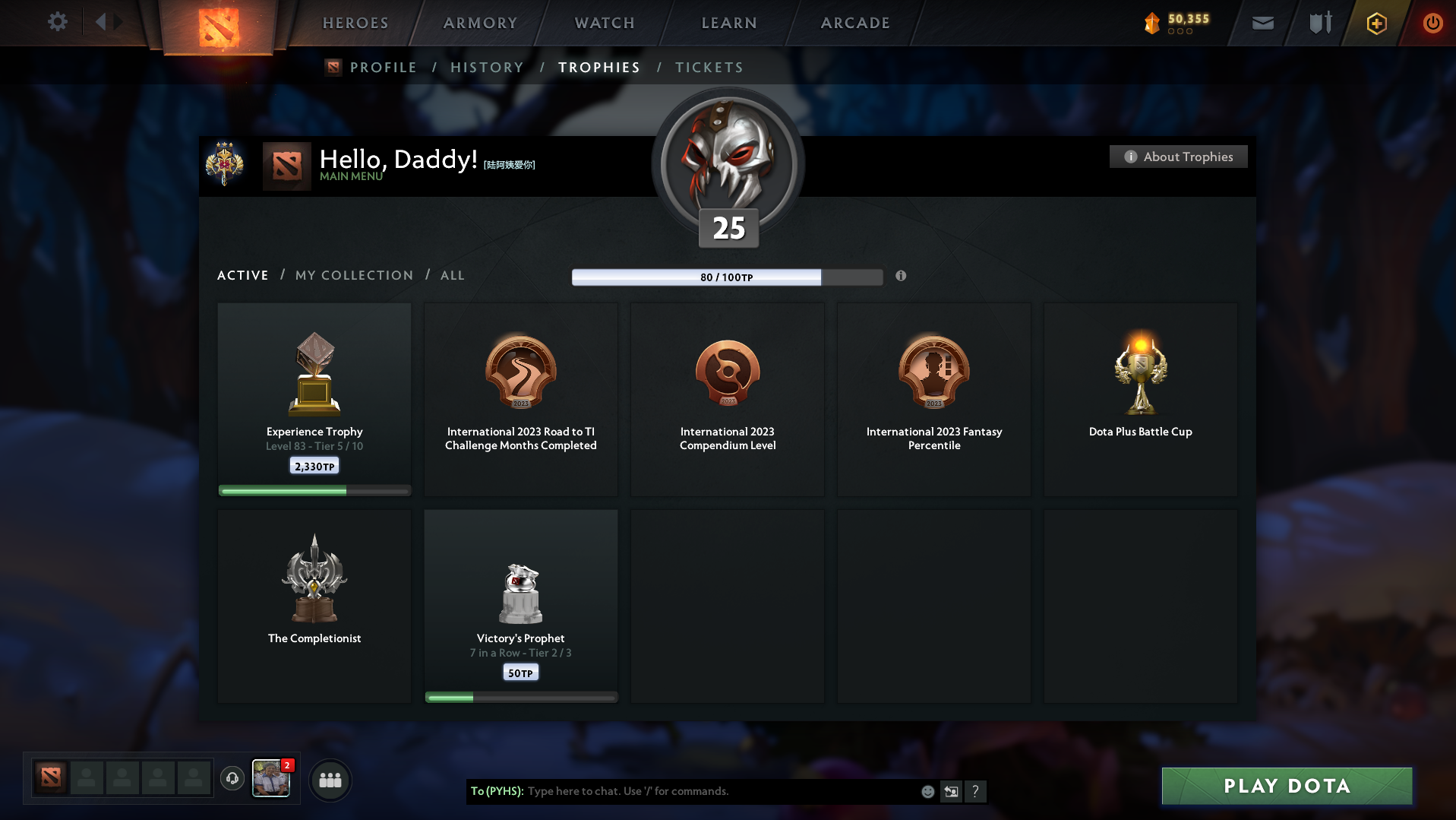Open the mail notifications inbox icon

coord(1262,23)
